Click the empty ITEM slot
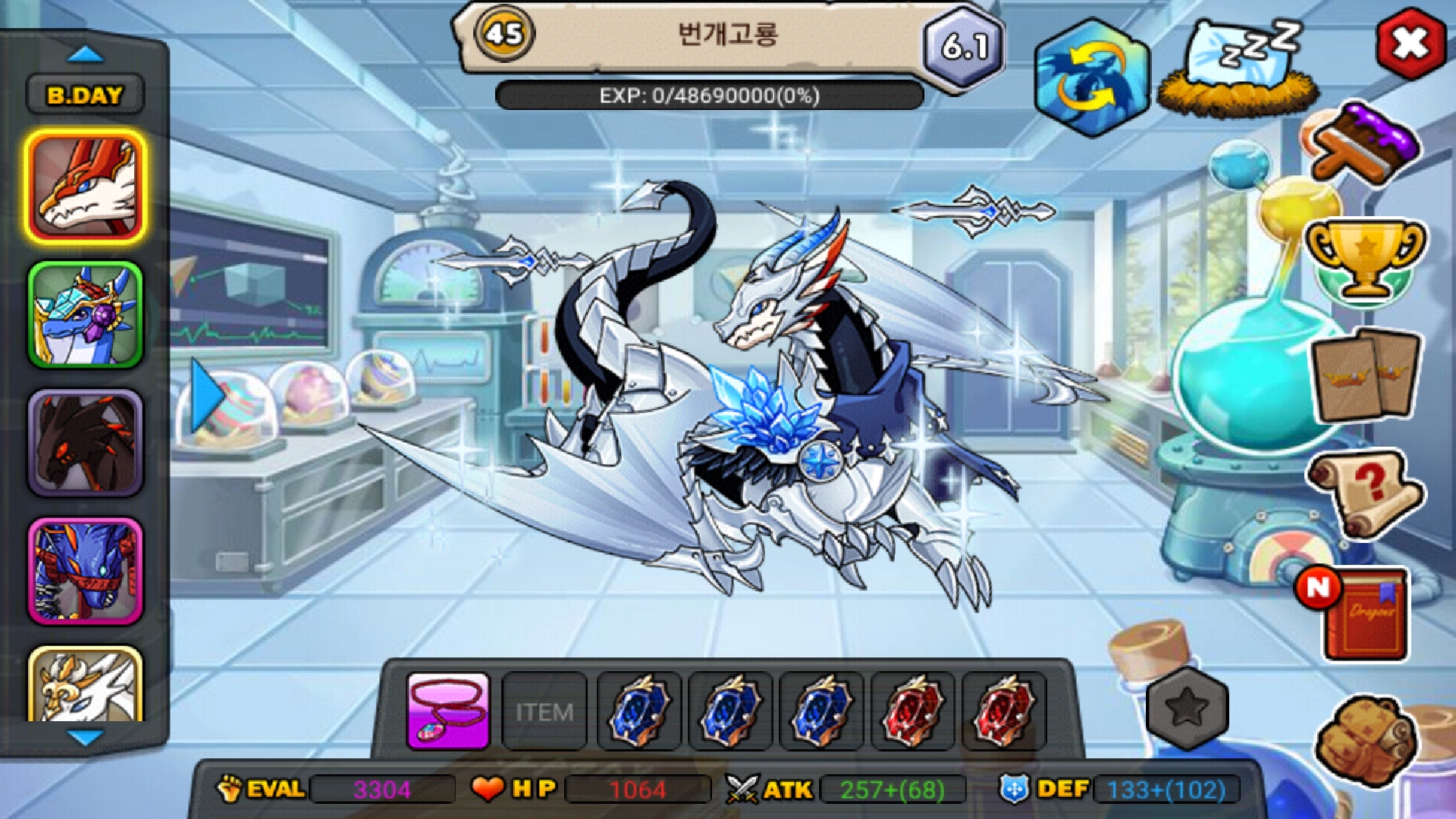This screenshot has width=1456, height=819. 544,711
